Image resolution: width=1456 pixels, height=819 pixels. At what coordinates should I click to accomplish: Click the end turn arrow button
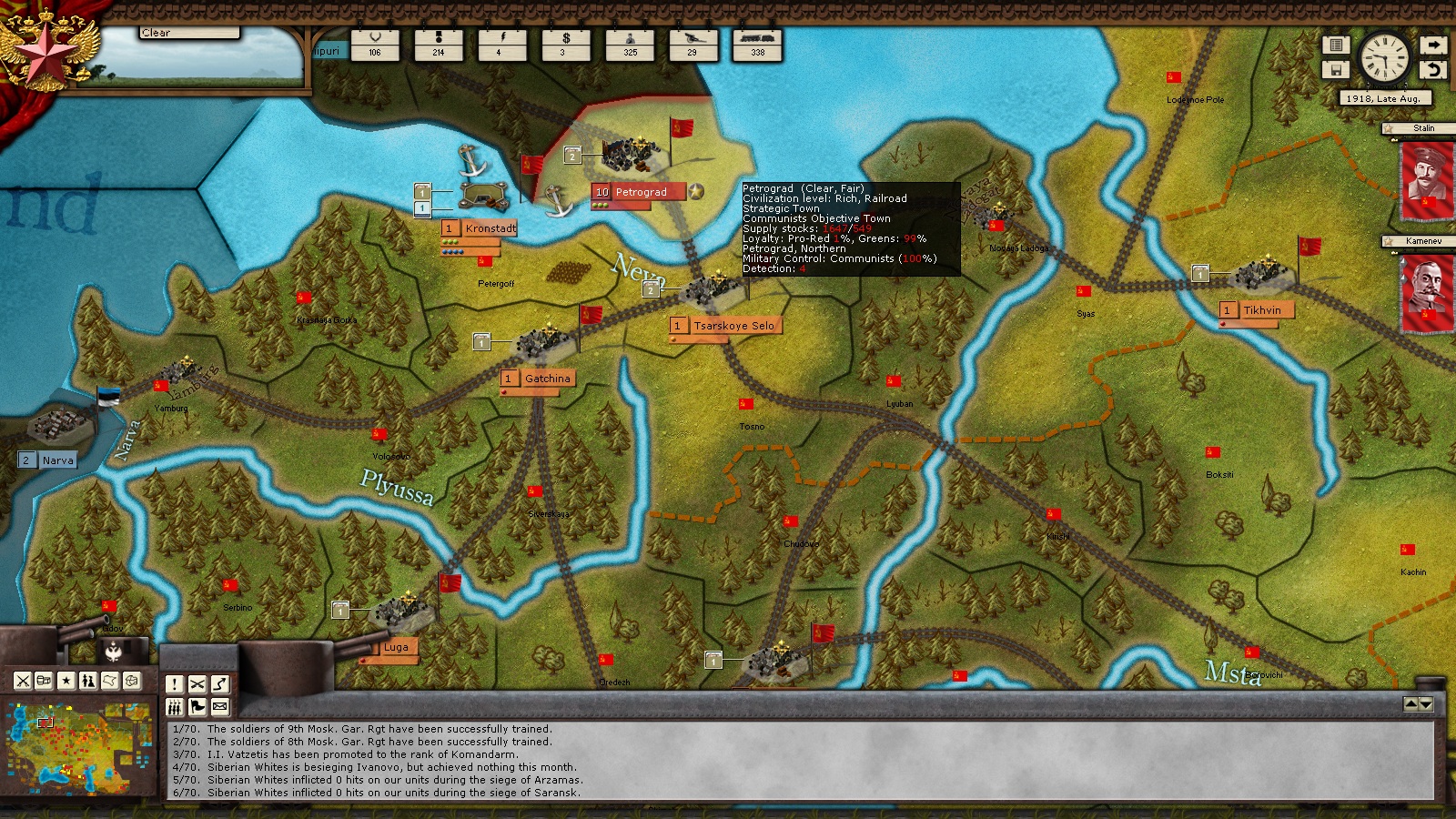tap(1433, 45)
